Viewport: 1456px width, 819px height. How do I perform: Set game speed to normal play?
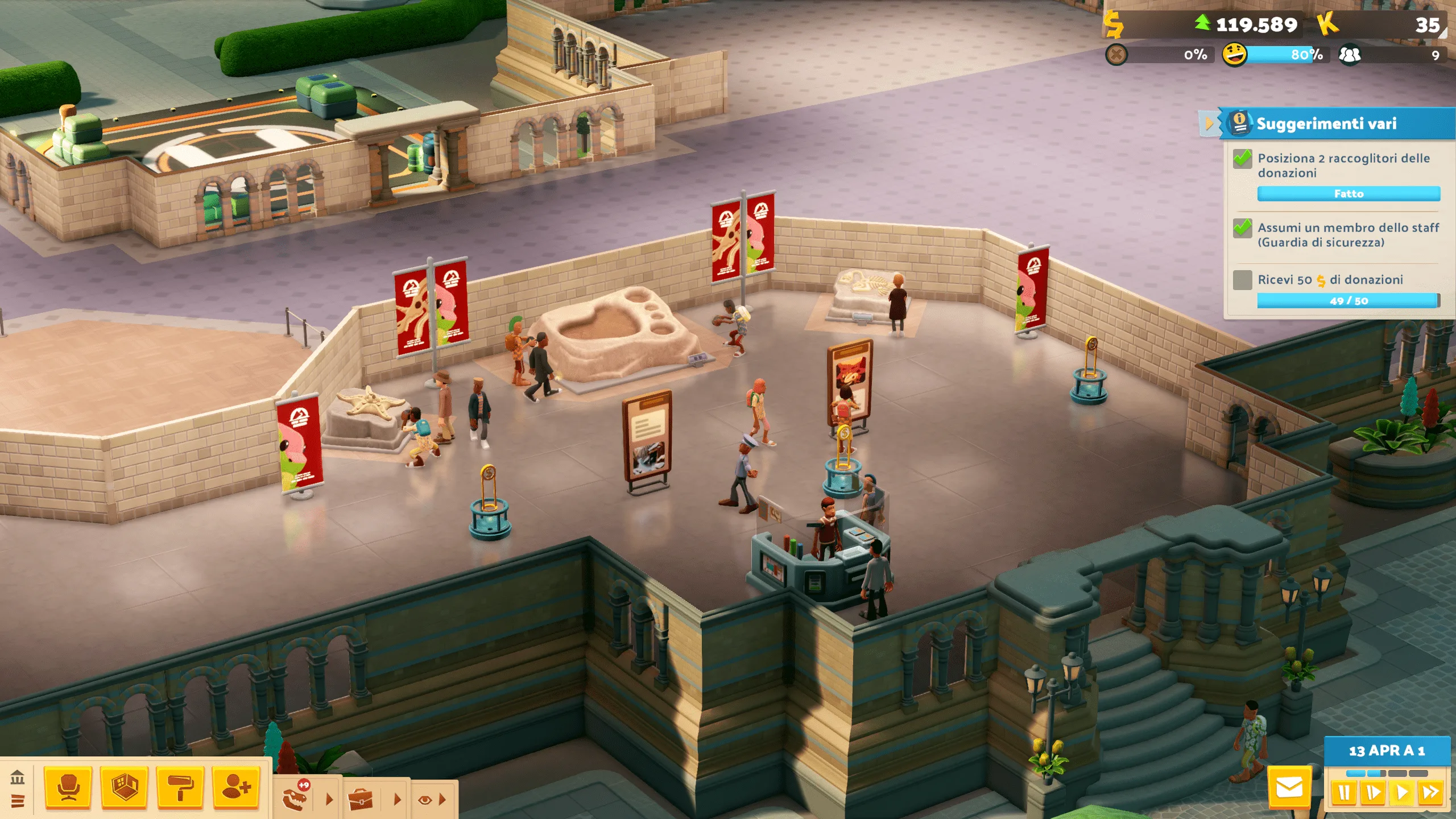1402,792
